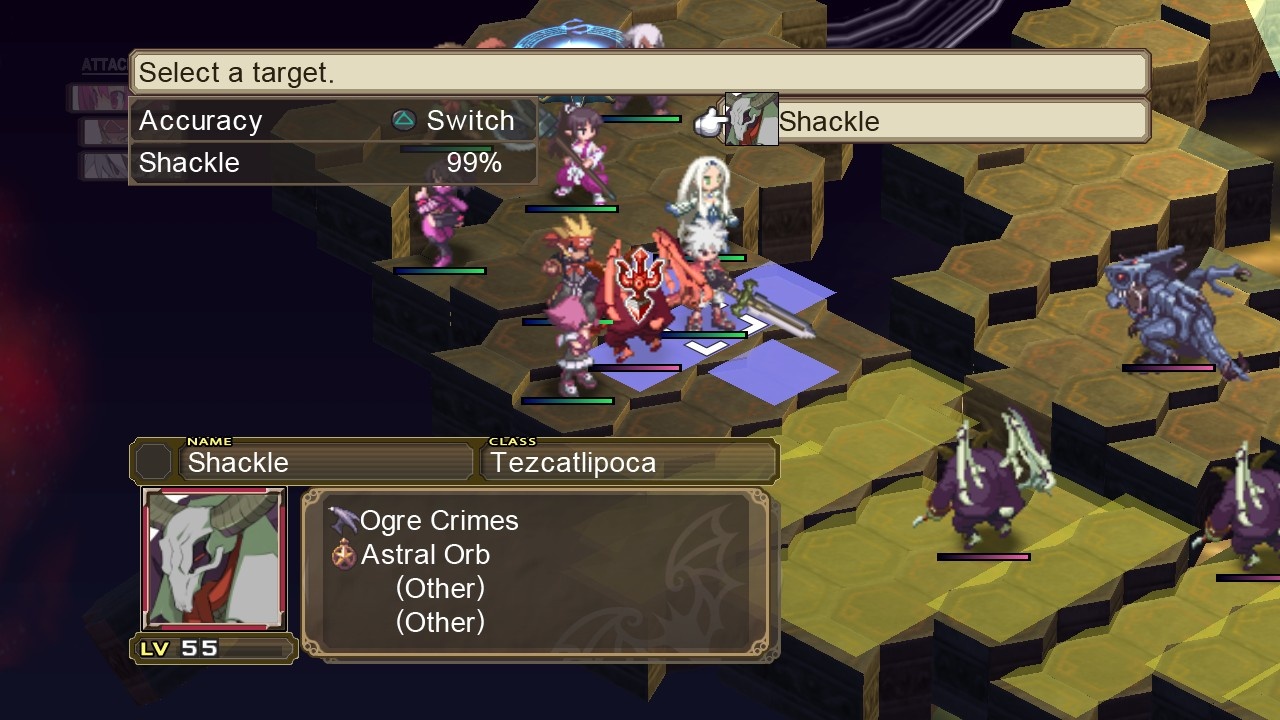Click the Ogre Crimes weapon icon
Screen dimensions: 1280x720
(x=342, y=519)
